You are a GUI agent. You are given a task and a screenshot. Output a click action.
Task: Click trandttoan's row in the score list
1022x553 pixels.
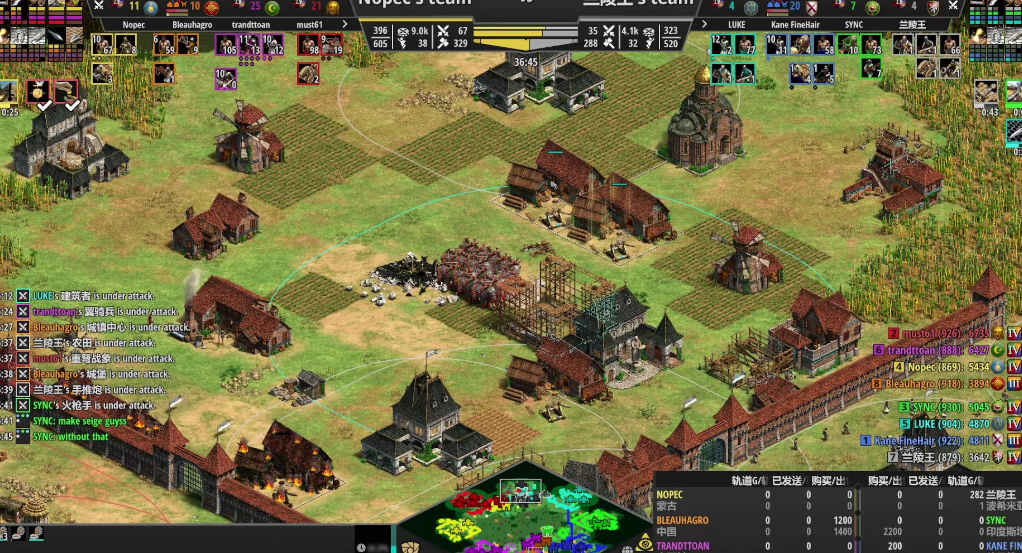(x=940, y=350)
